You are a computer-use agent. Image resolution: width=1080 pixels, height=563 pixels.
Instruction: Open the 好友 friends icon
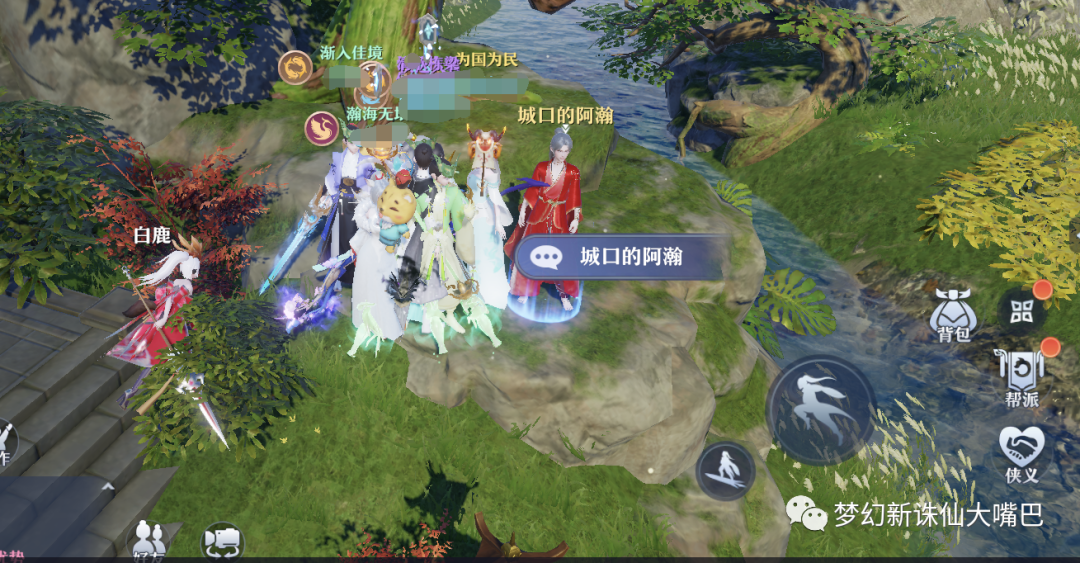tap(149, 539)
